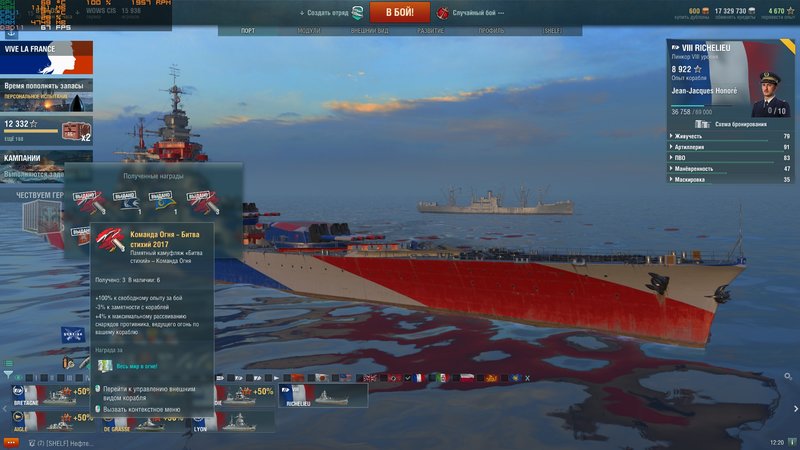Open the КАМПАНИИ campaigns panel
This screenshot has height=450, width=800.
(x=46, y=164)
